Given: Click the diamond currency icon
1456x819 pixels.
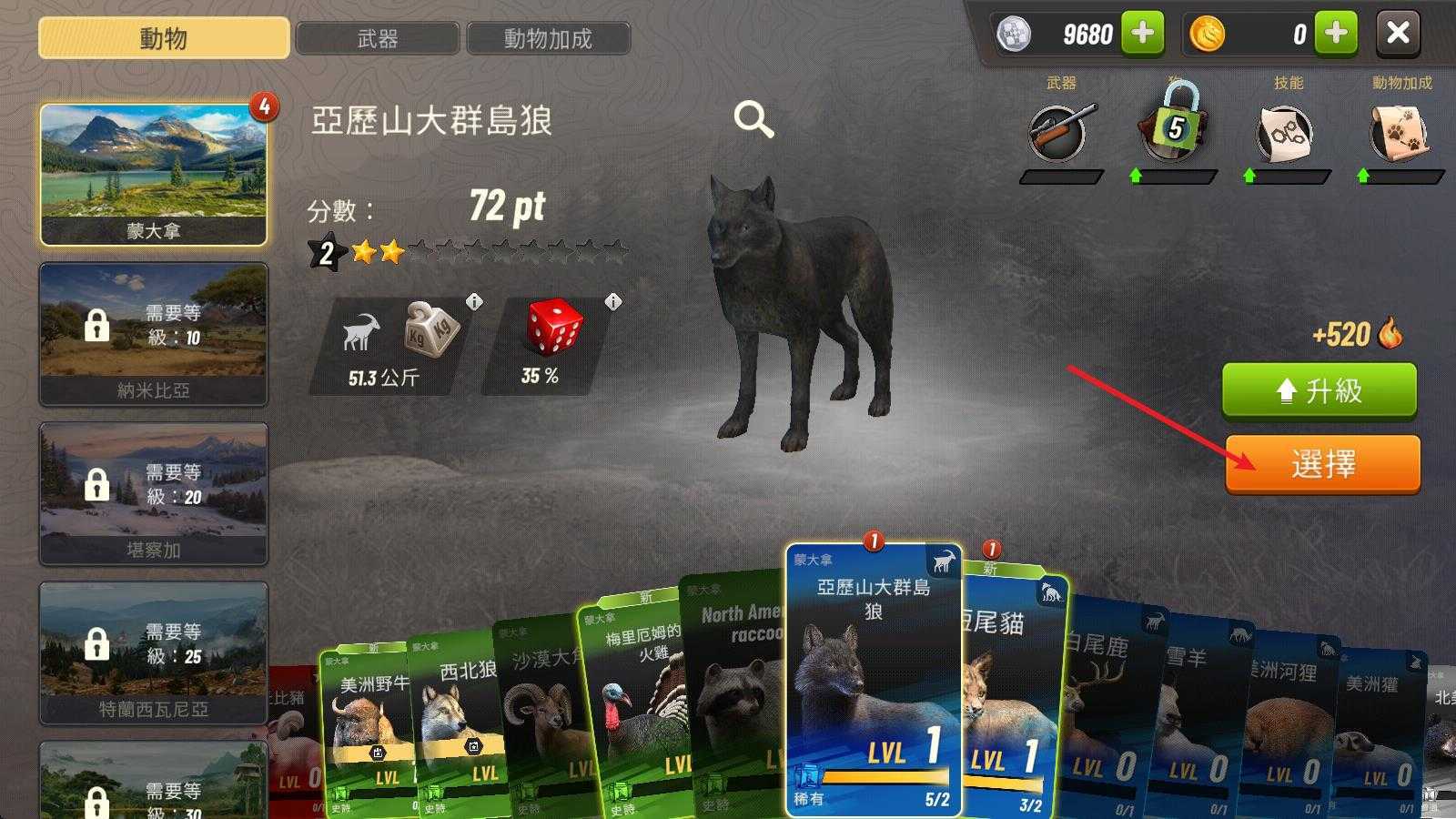Looking at the screenshot, I should click(1013, 35).
